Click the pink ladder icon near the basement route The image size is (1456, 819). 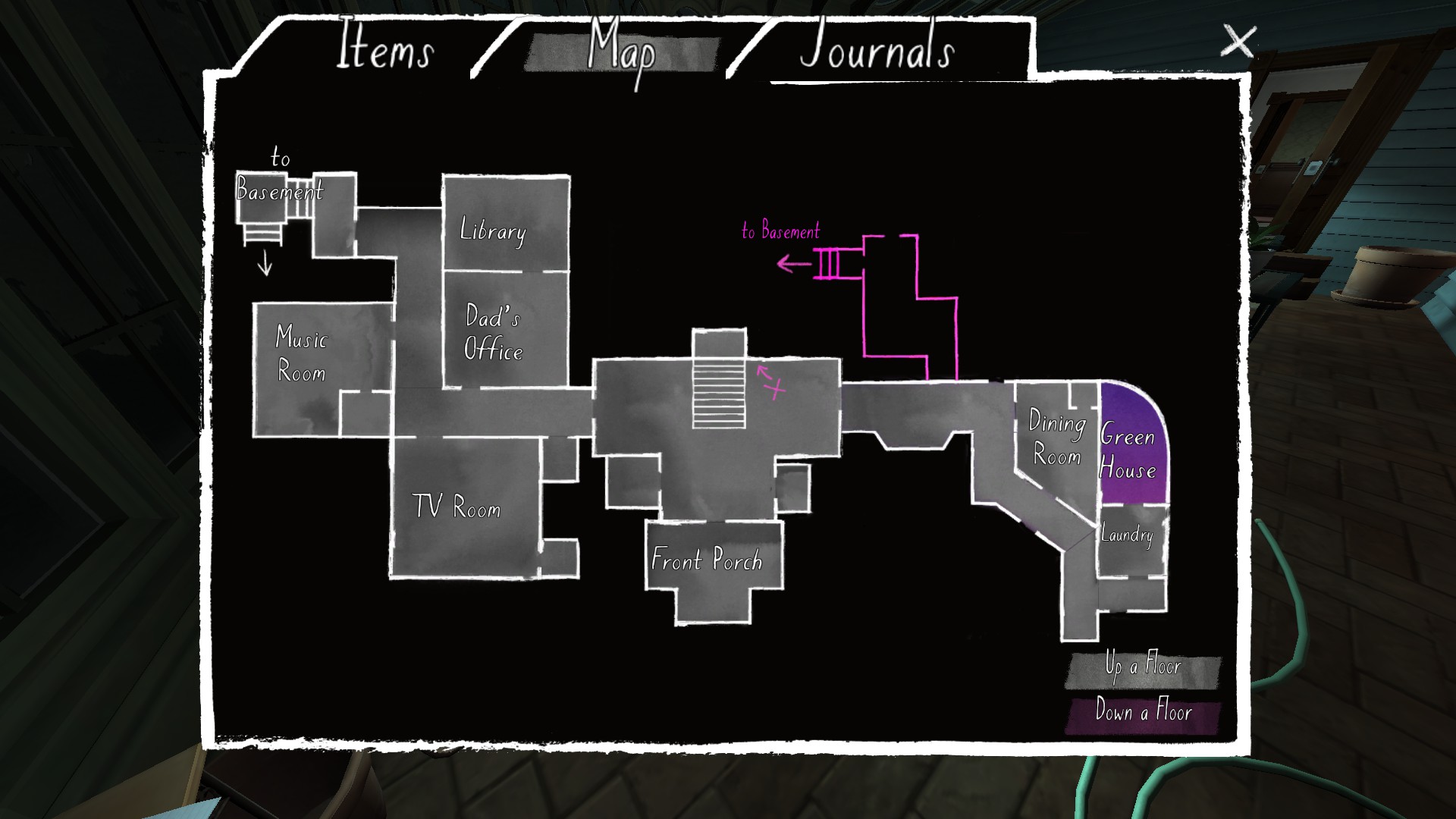tap(830, 262)
